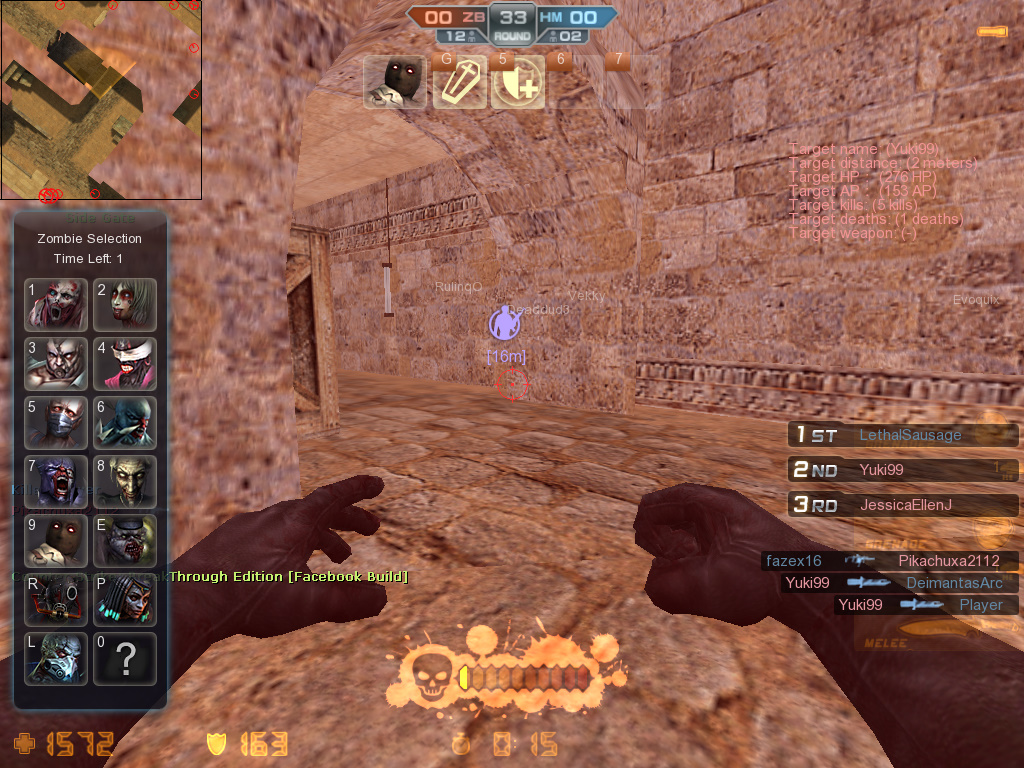Select the random question mark zombie option
Screen dimensions: 1024x768
(x=125, y=659)
